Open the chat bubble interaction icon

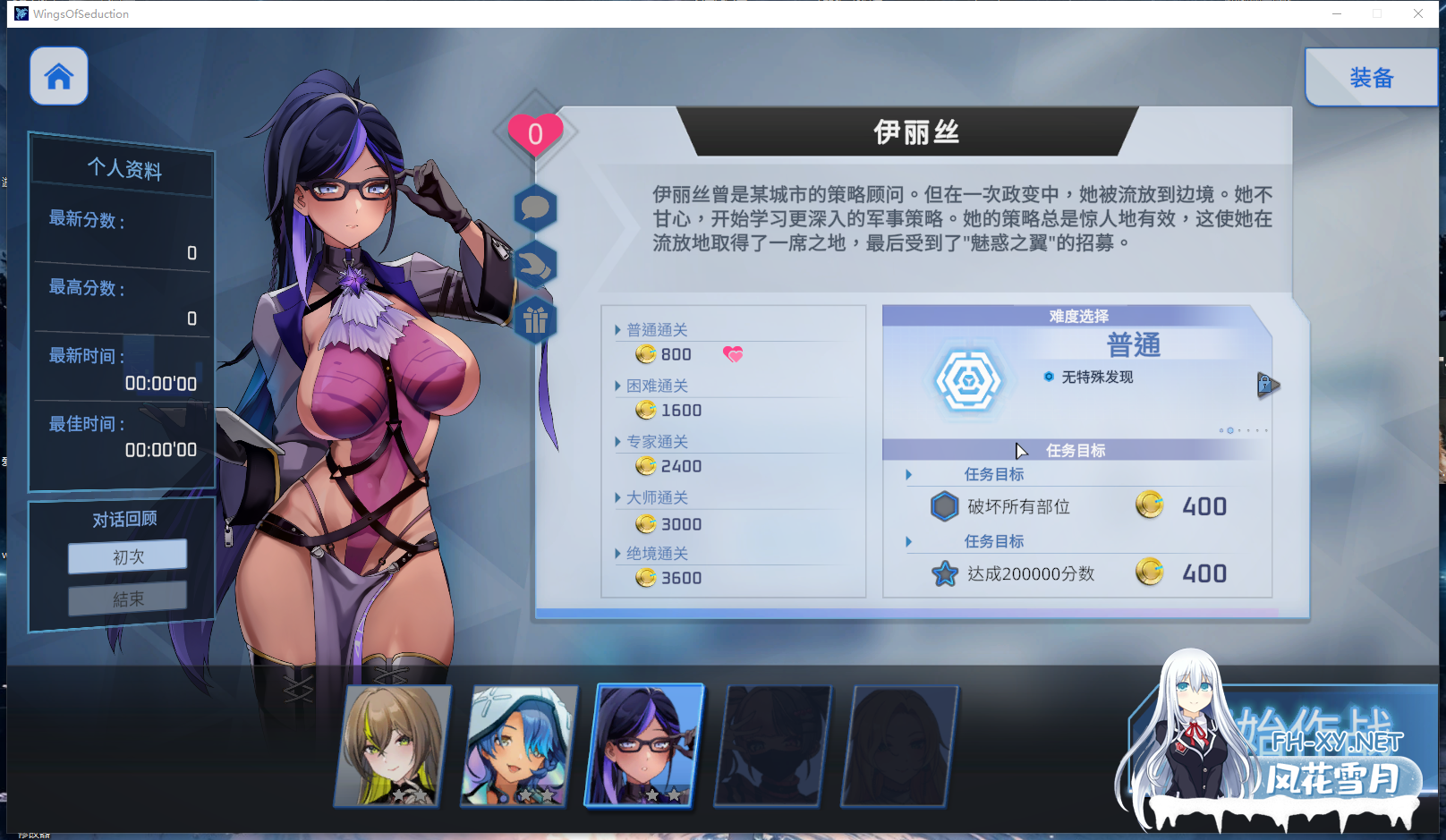[x=536, y=210]
